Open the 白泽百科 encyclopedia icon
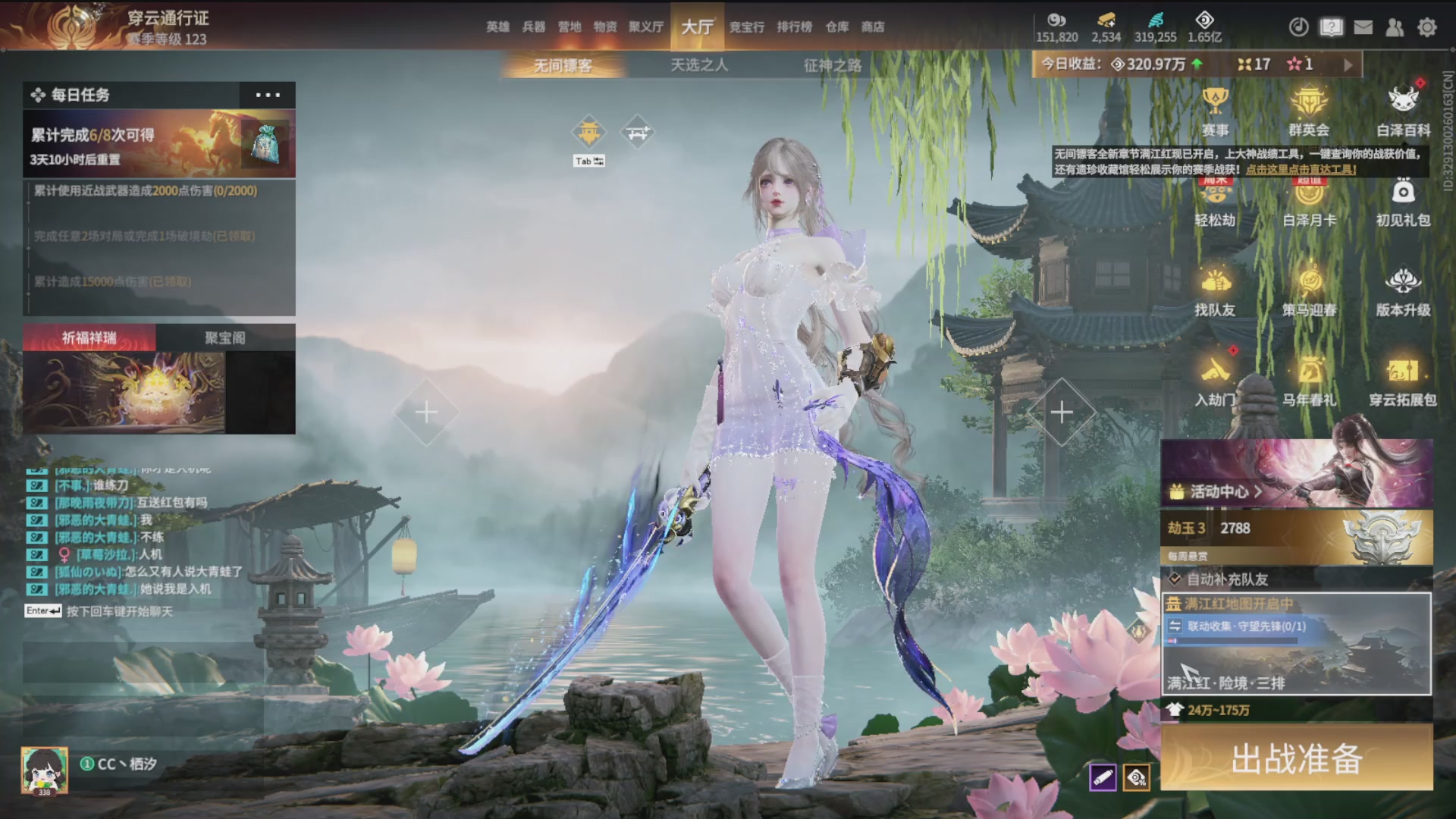Viewport: 1456px width, 819px height. point(1403,111)
